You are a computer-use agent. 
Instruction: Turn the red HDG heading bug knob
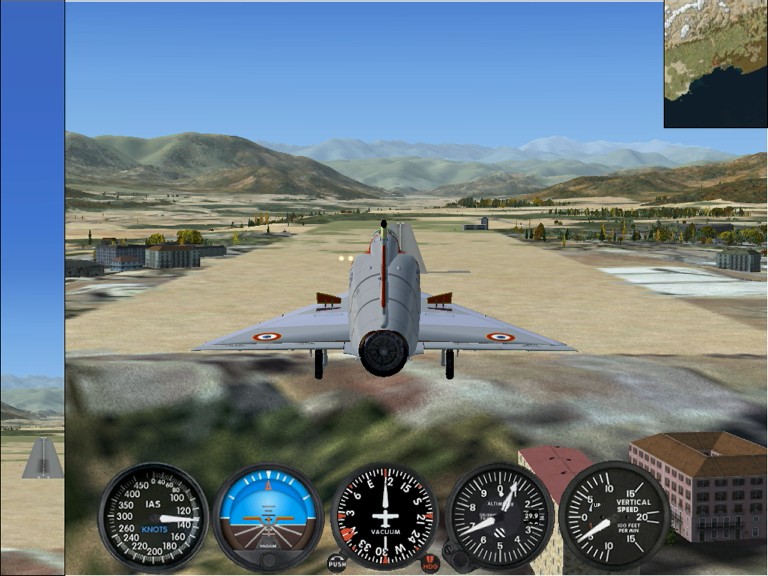(431, 563)
